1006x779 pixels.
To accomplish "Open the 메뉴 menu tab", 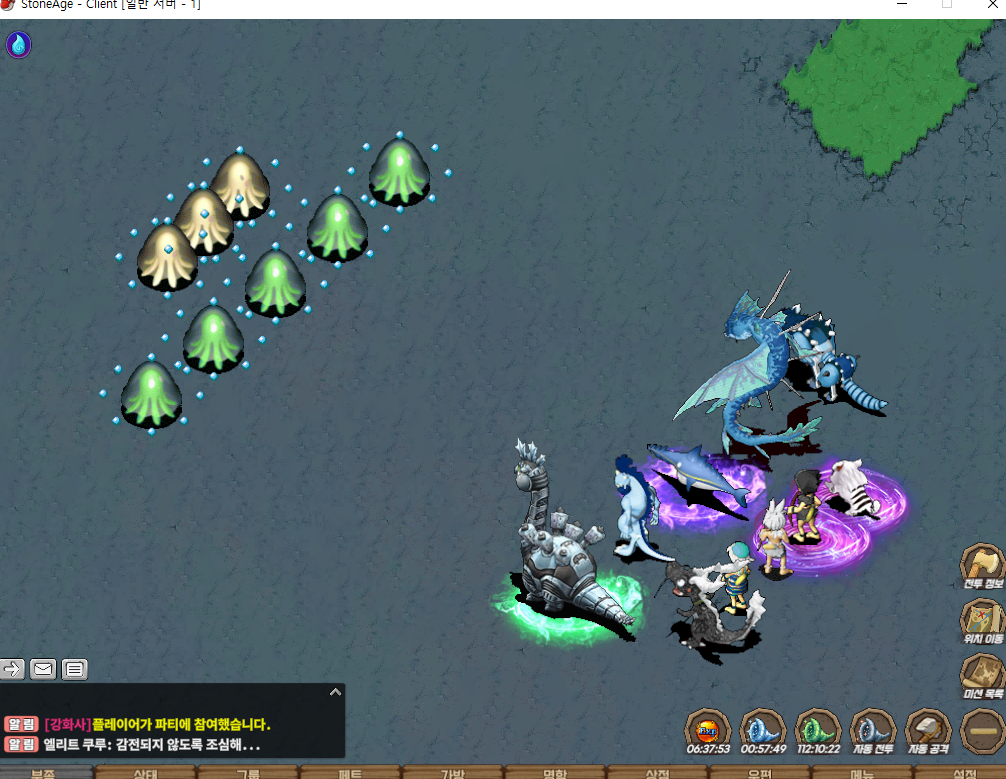I will coord(861,773).
